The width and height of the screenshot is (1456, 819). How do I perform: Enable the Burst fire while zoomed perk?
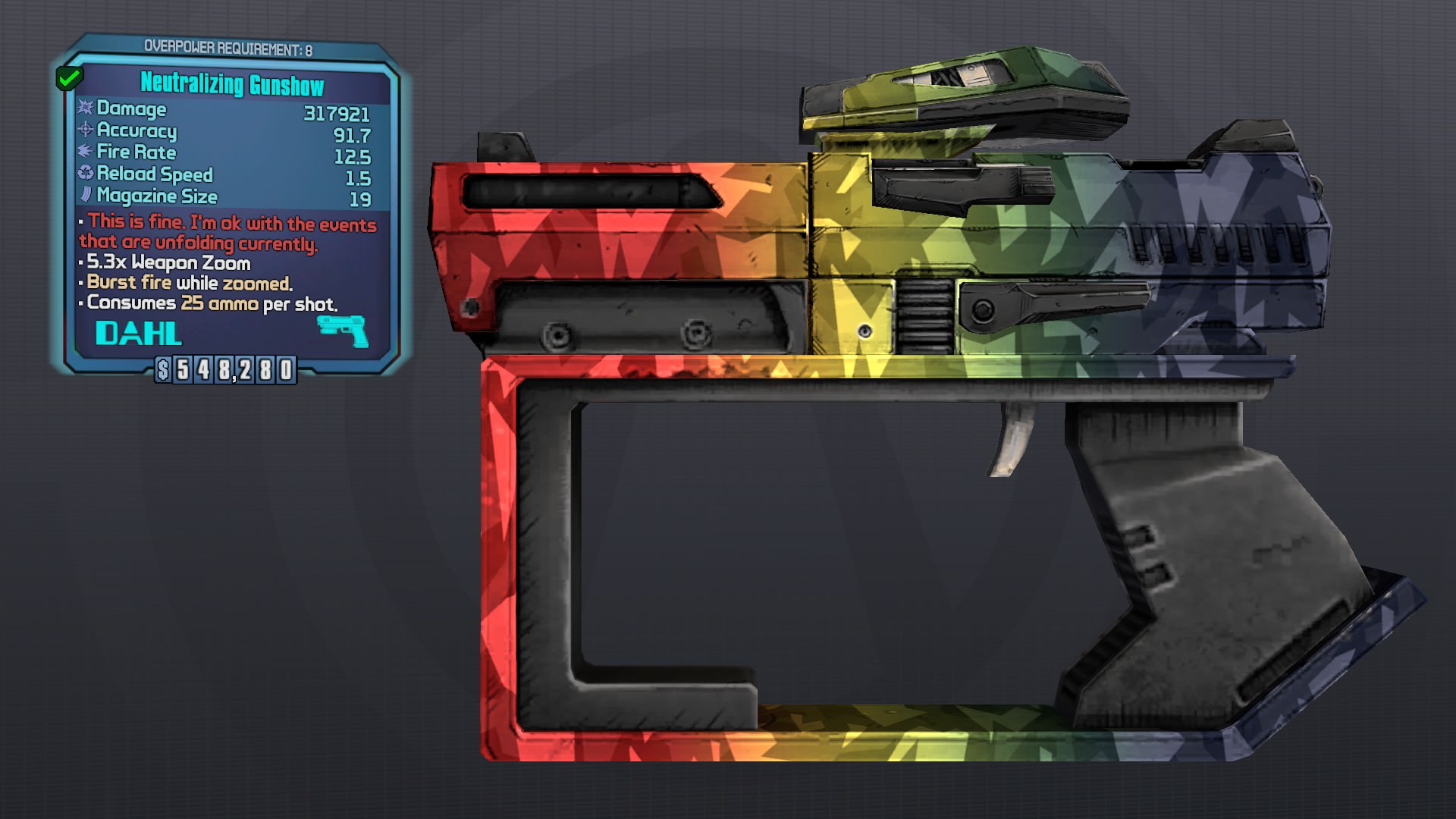[184, 283]
